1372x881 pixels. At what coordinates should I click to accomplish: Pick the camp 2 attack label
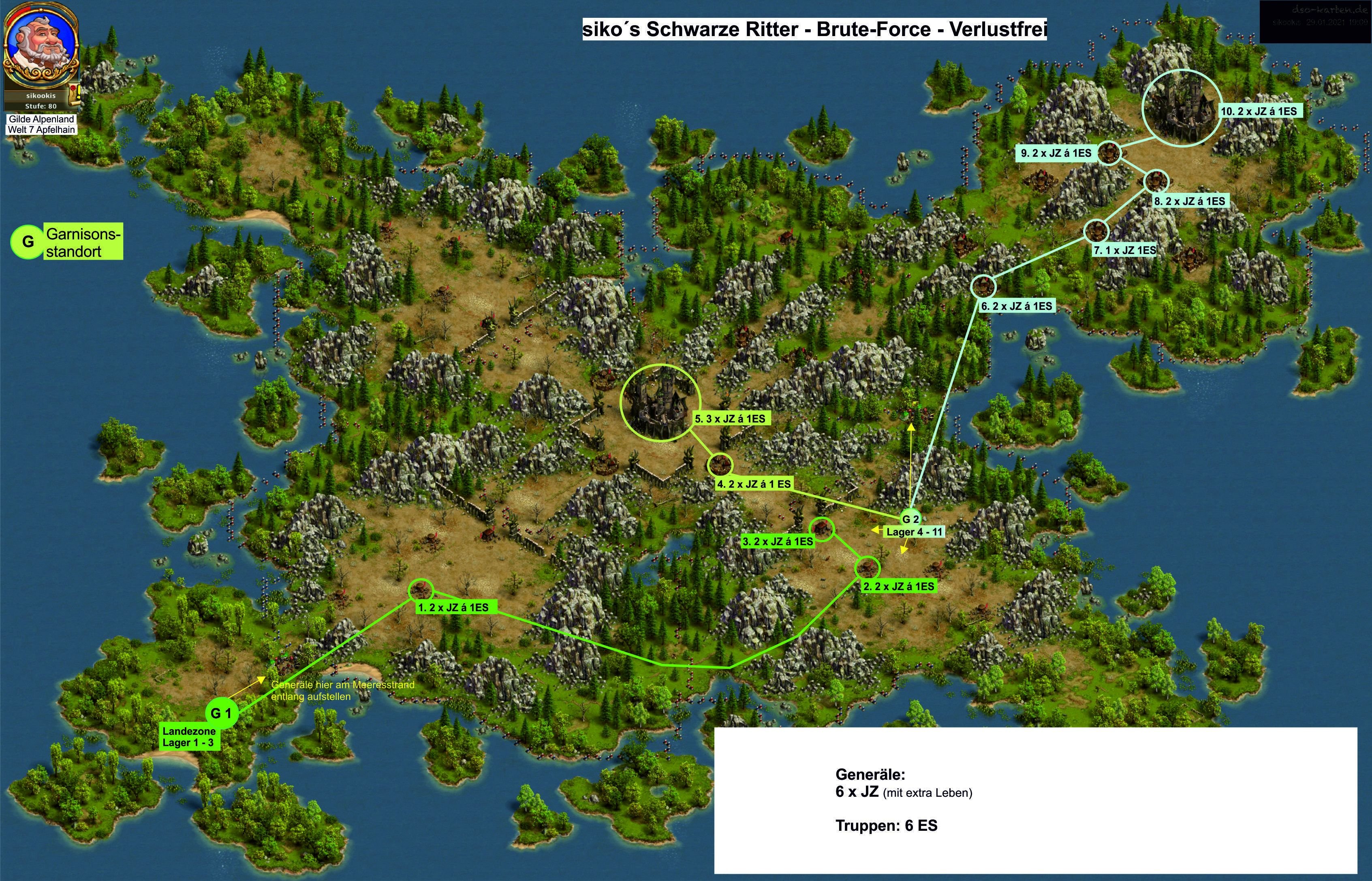(898, 587)
